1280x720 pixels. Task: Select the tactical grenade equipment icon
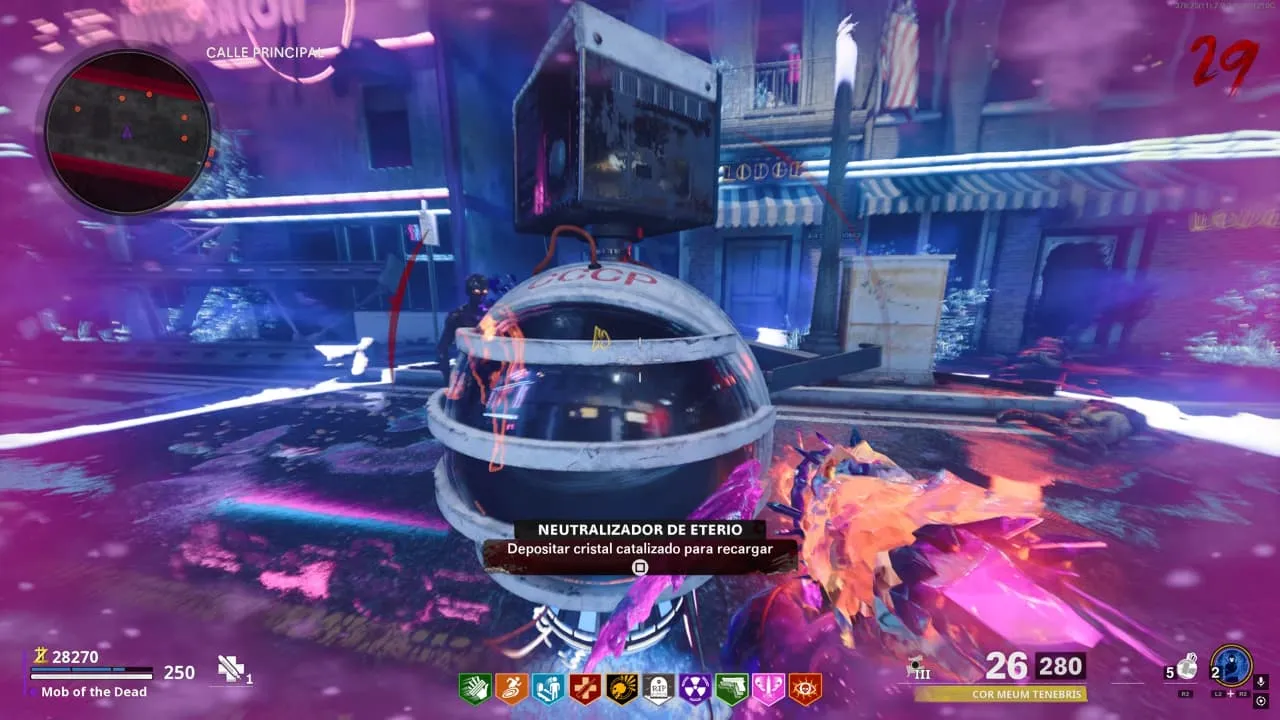click(1187, 667)
